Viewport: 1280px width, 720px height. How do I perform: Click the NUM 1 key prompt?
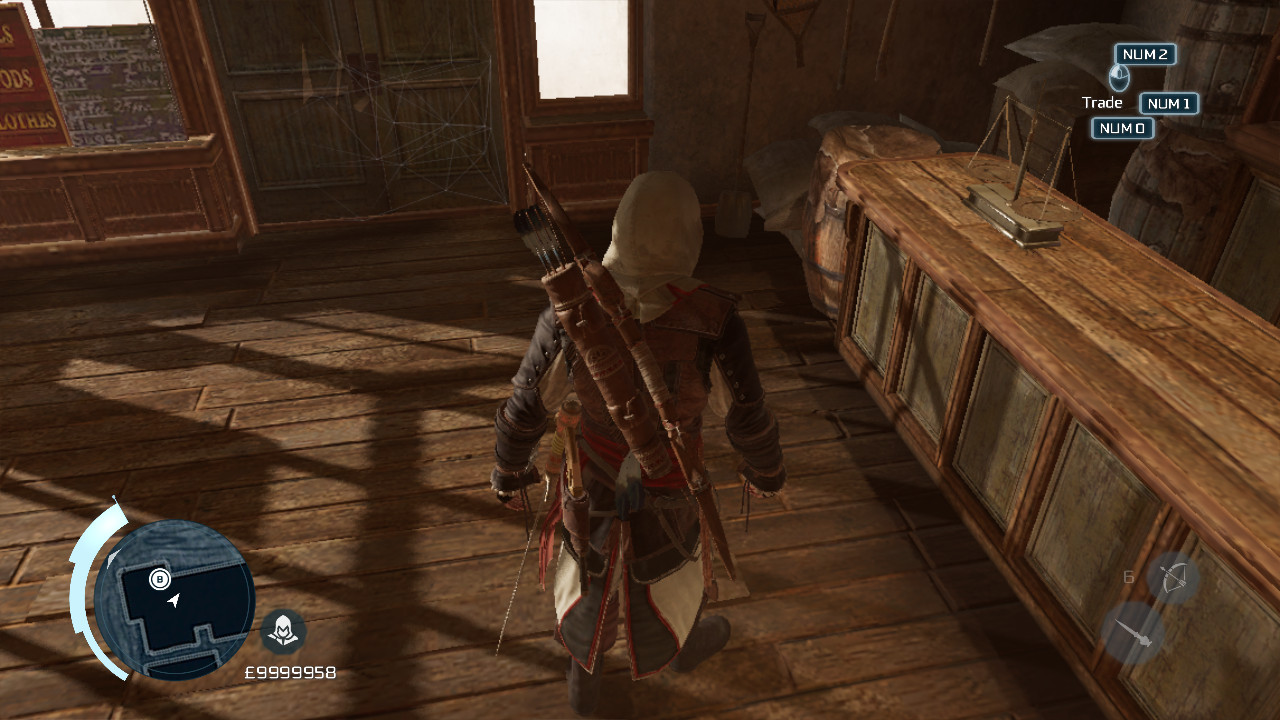1168,102
